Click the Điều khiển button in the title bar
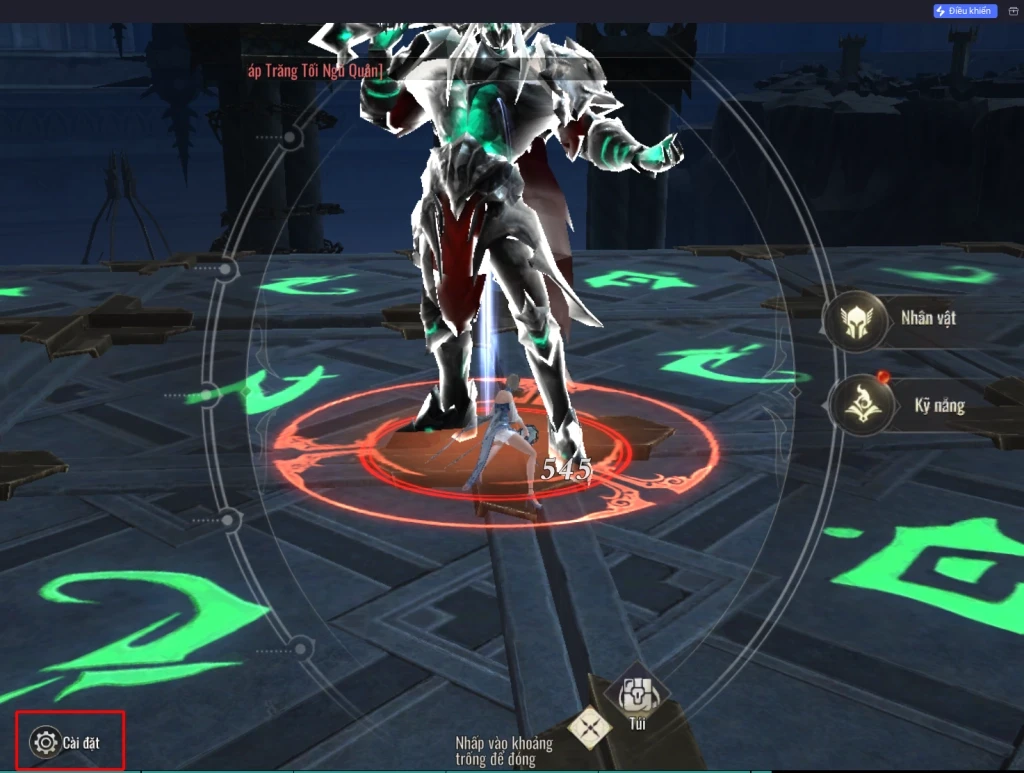 pos(964,11)
